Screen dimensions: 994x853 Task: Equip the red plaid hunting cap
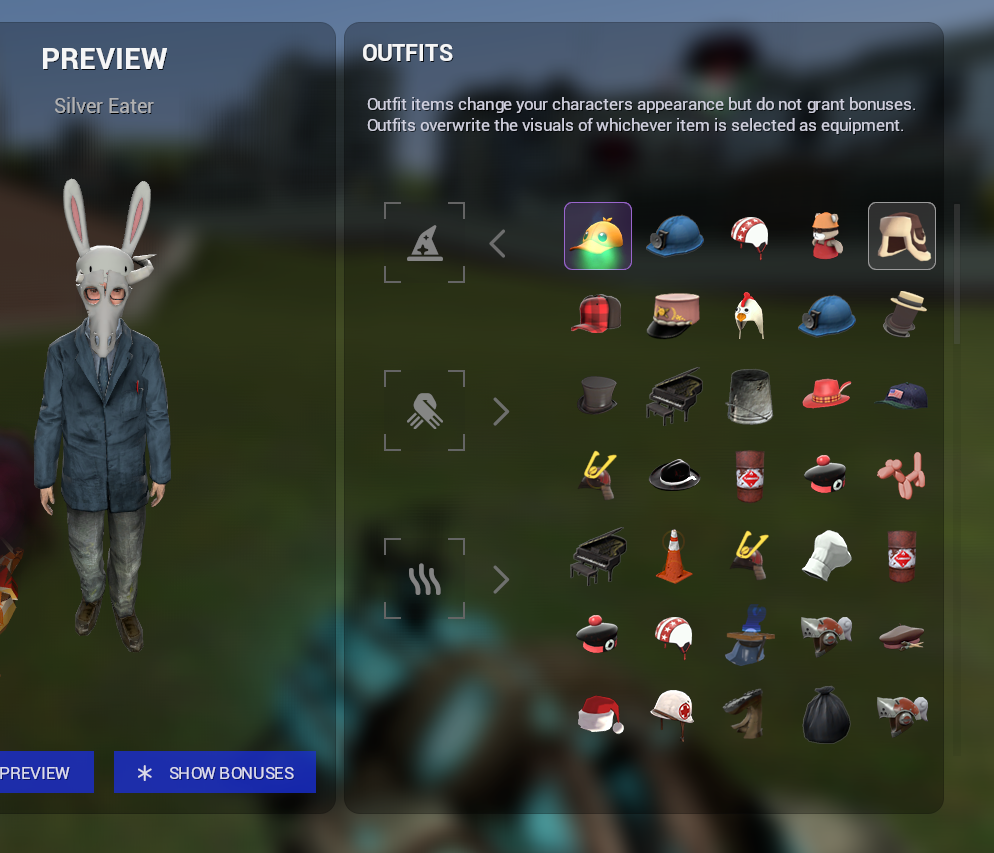pos(598,314)
